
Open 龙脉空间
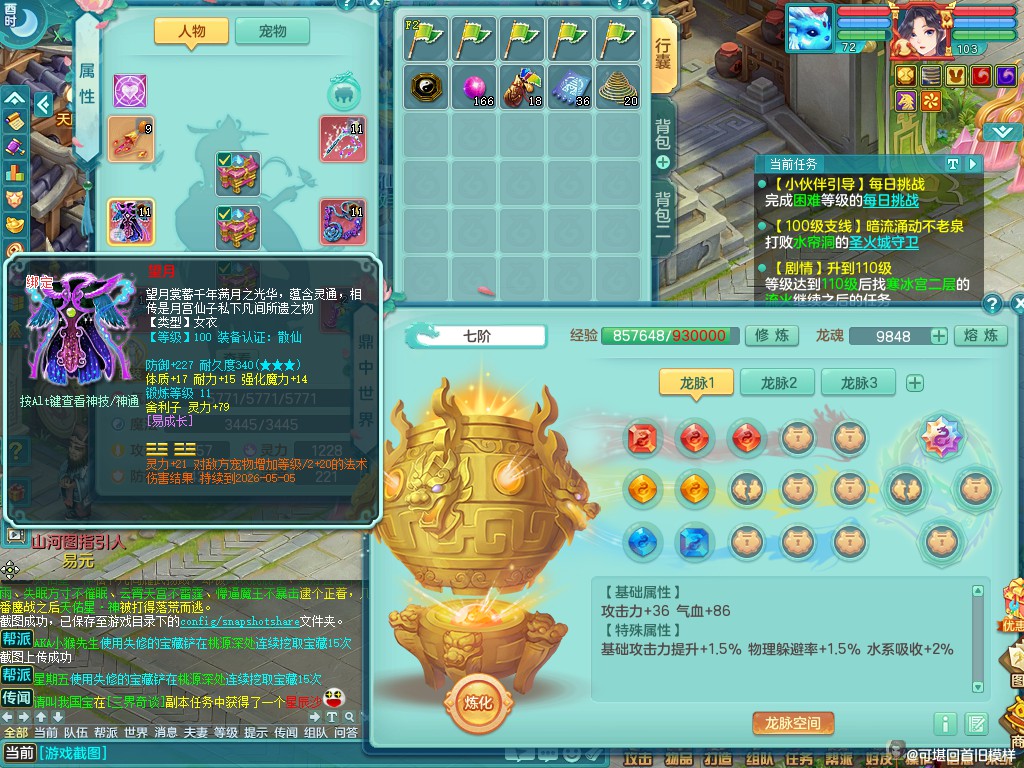coord(792,723)
